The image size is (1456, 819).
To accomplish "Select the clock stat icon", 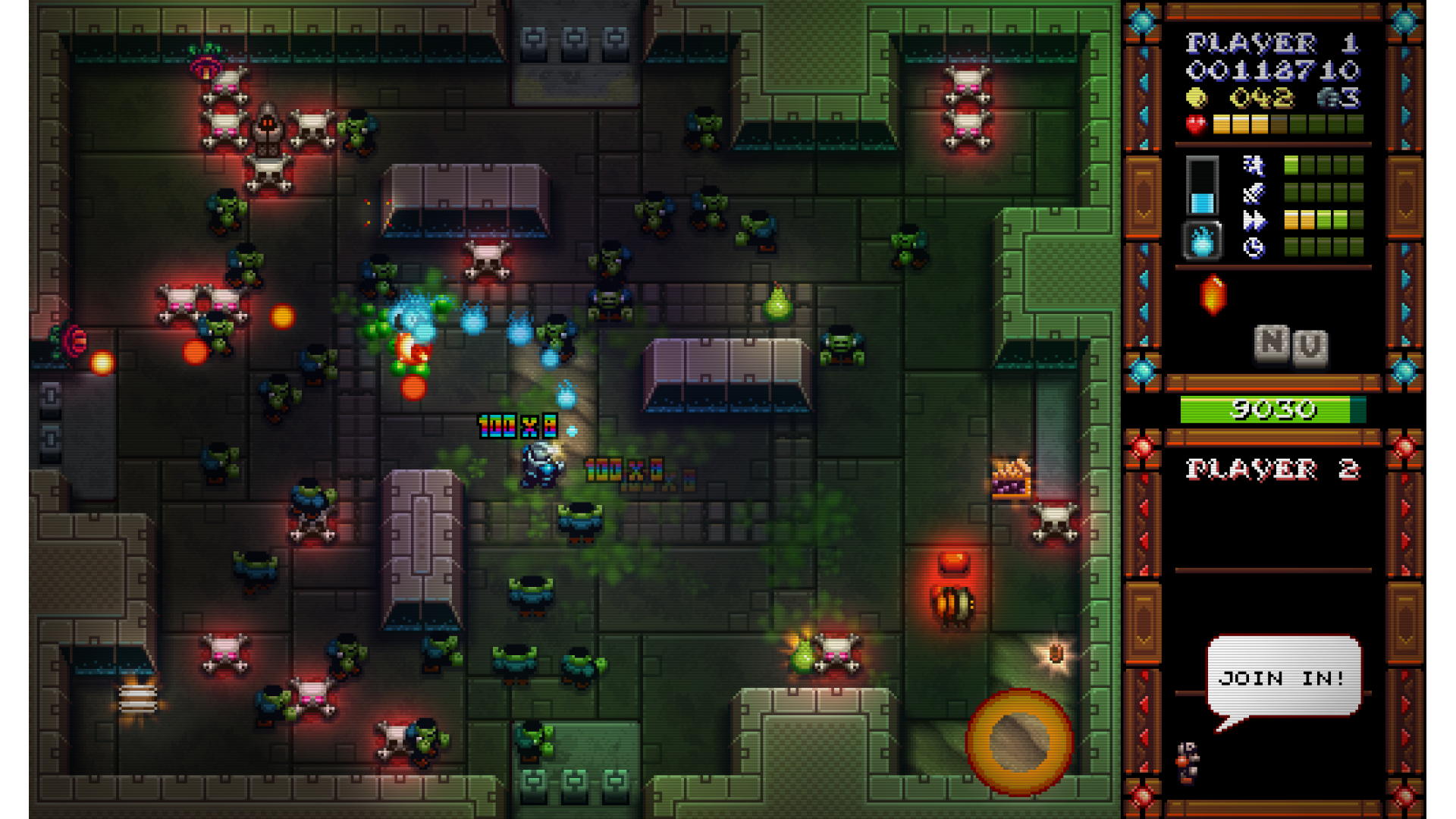I will (1254, 248).
